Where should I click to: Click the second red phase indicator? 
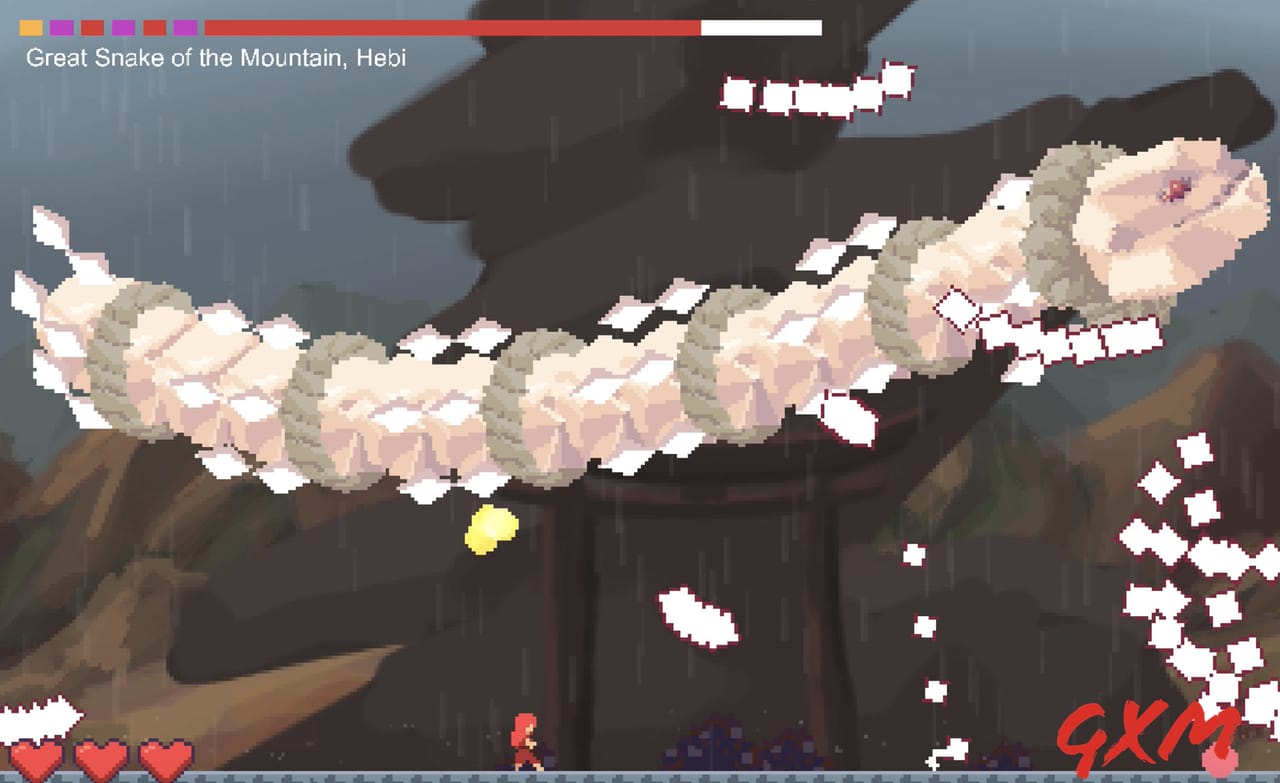[x=154, y=27]
